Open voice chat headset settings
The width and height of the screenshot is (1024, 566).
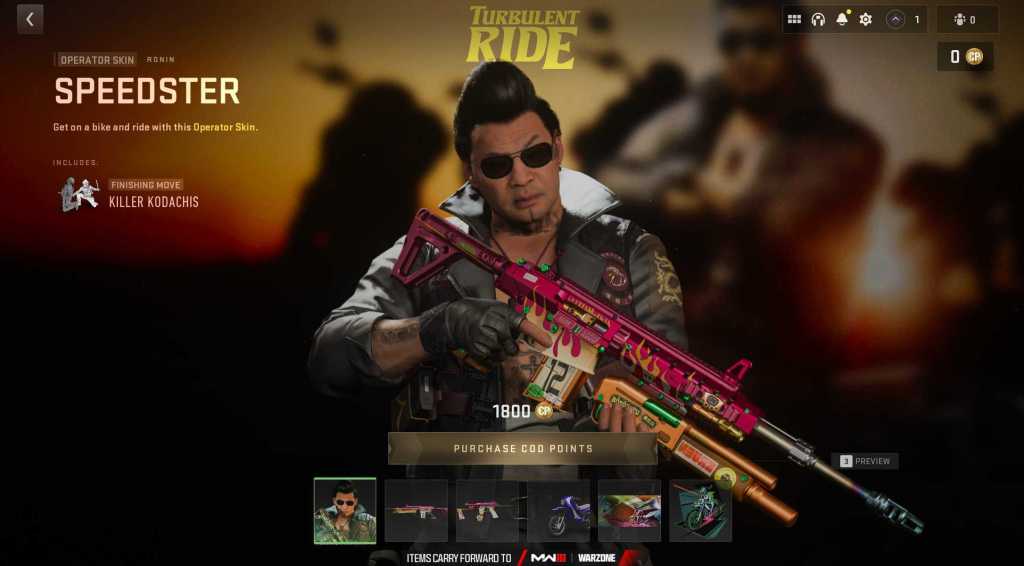[818, 19]
